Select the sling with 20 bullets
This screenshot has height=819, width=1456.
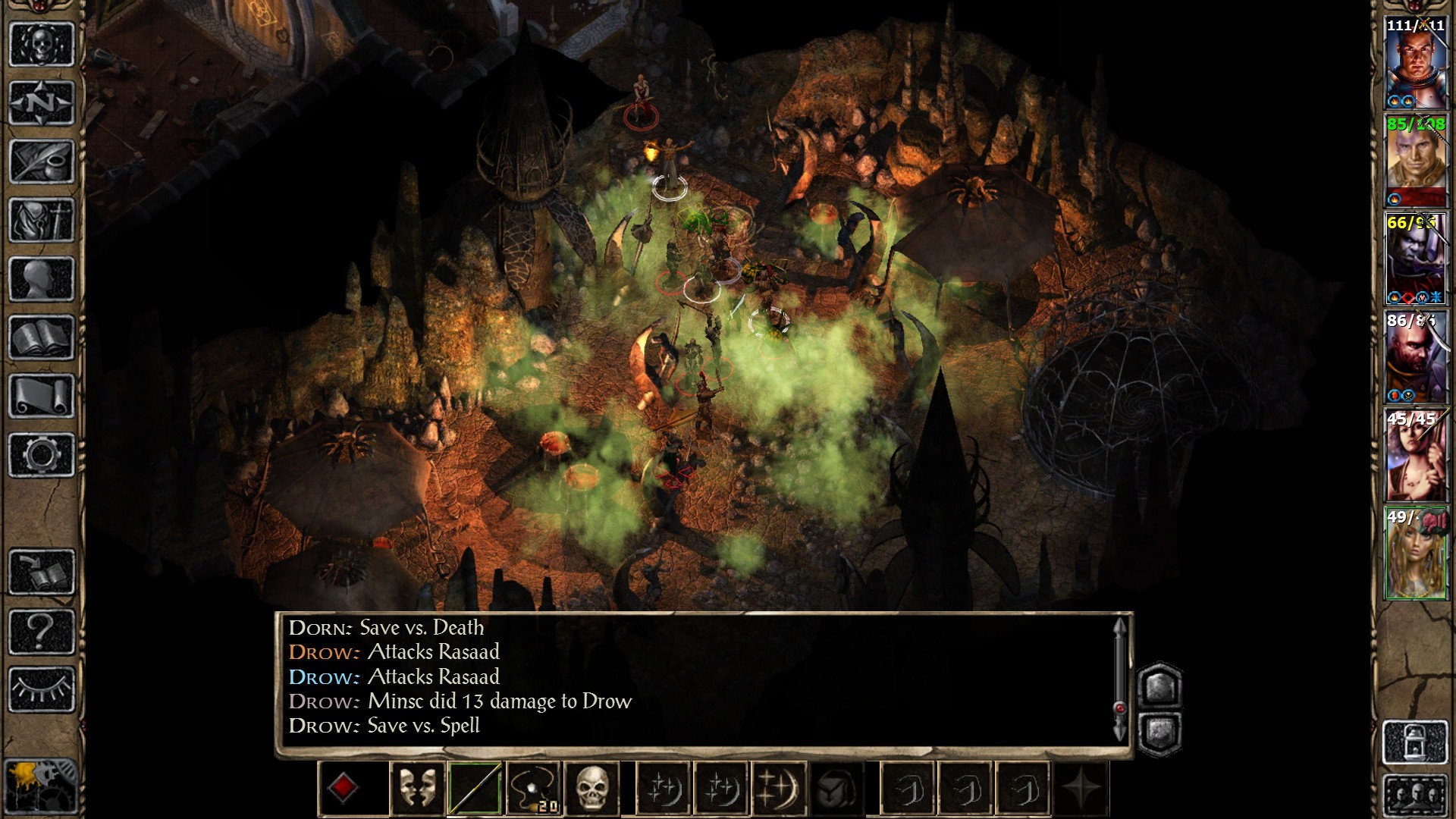534,789
